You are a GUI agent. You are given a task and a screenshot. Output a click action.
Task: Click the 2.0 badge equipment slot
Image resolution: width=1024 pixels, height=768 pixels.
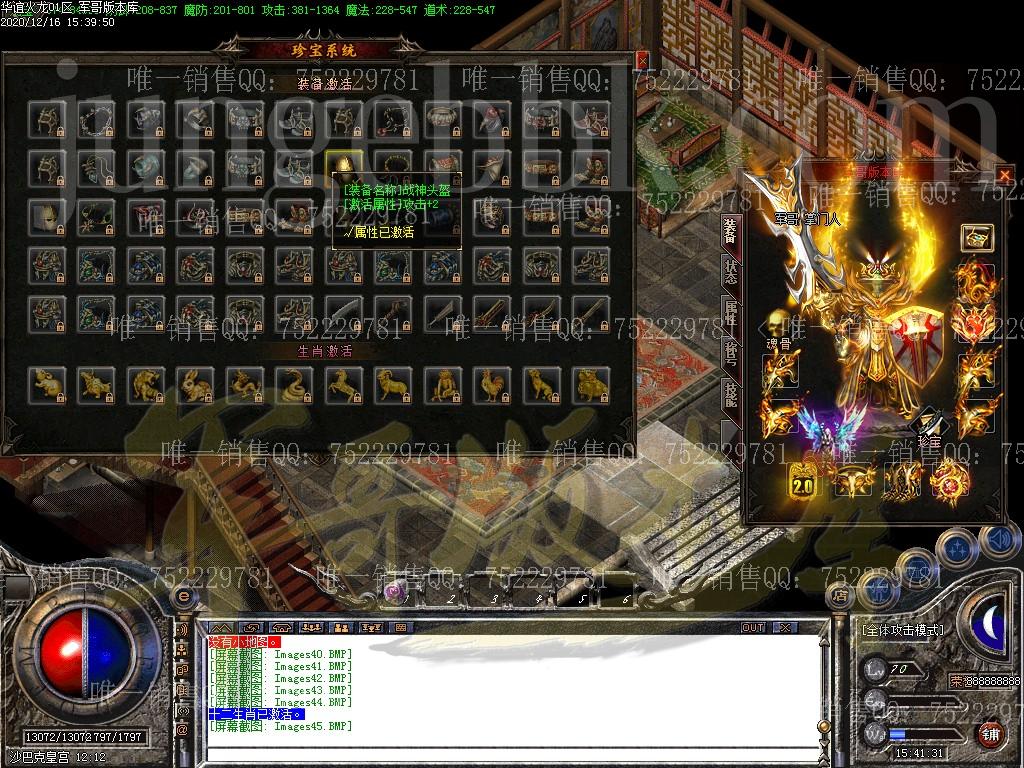coord(803,481)
